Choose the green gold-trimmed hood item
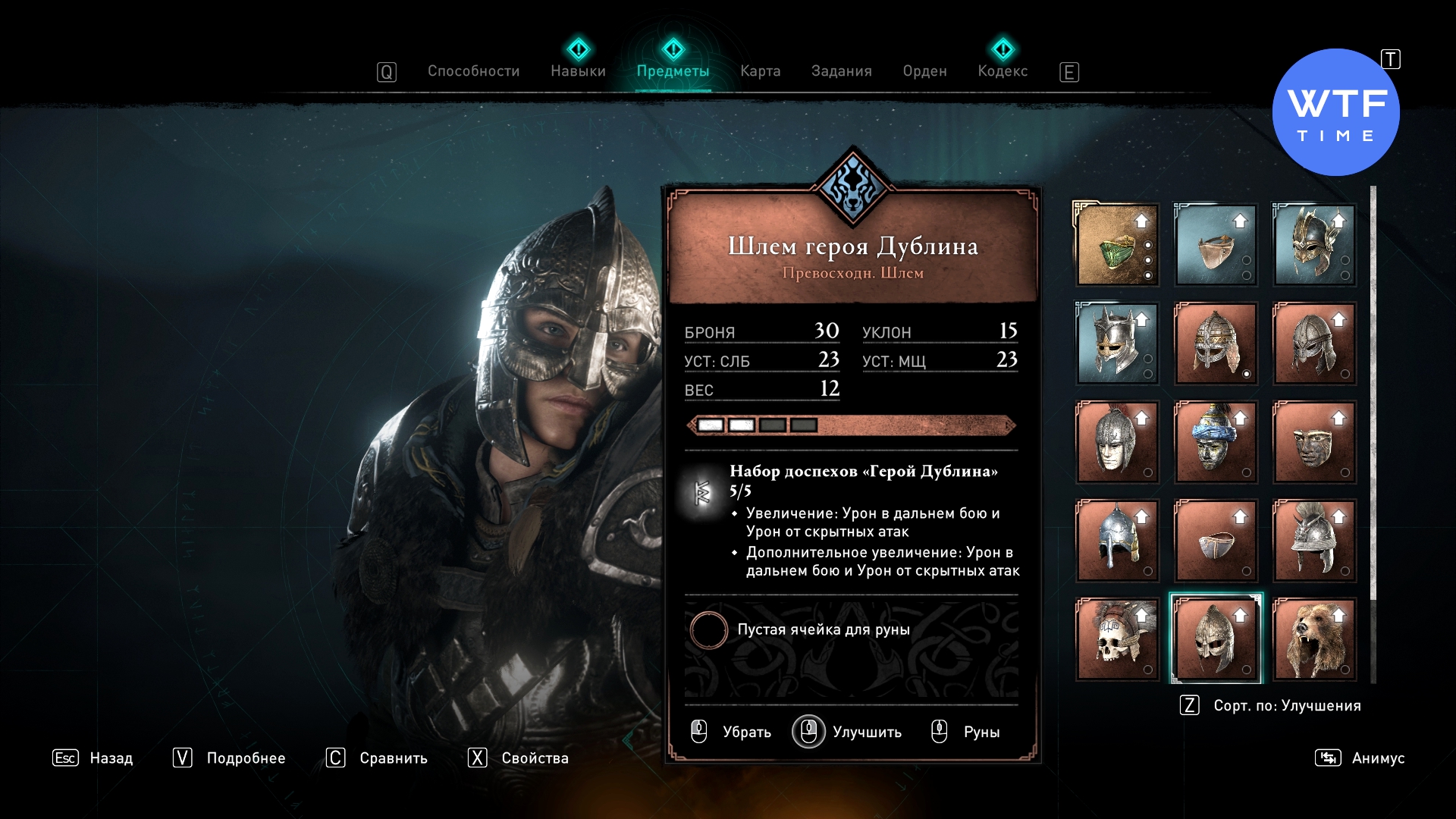The image size is (1456, 819). 1116,245
